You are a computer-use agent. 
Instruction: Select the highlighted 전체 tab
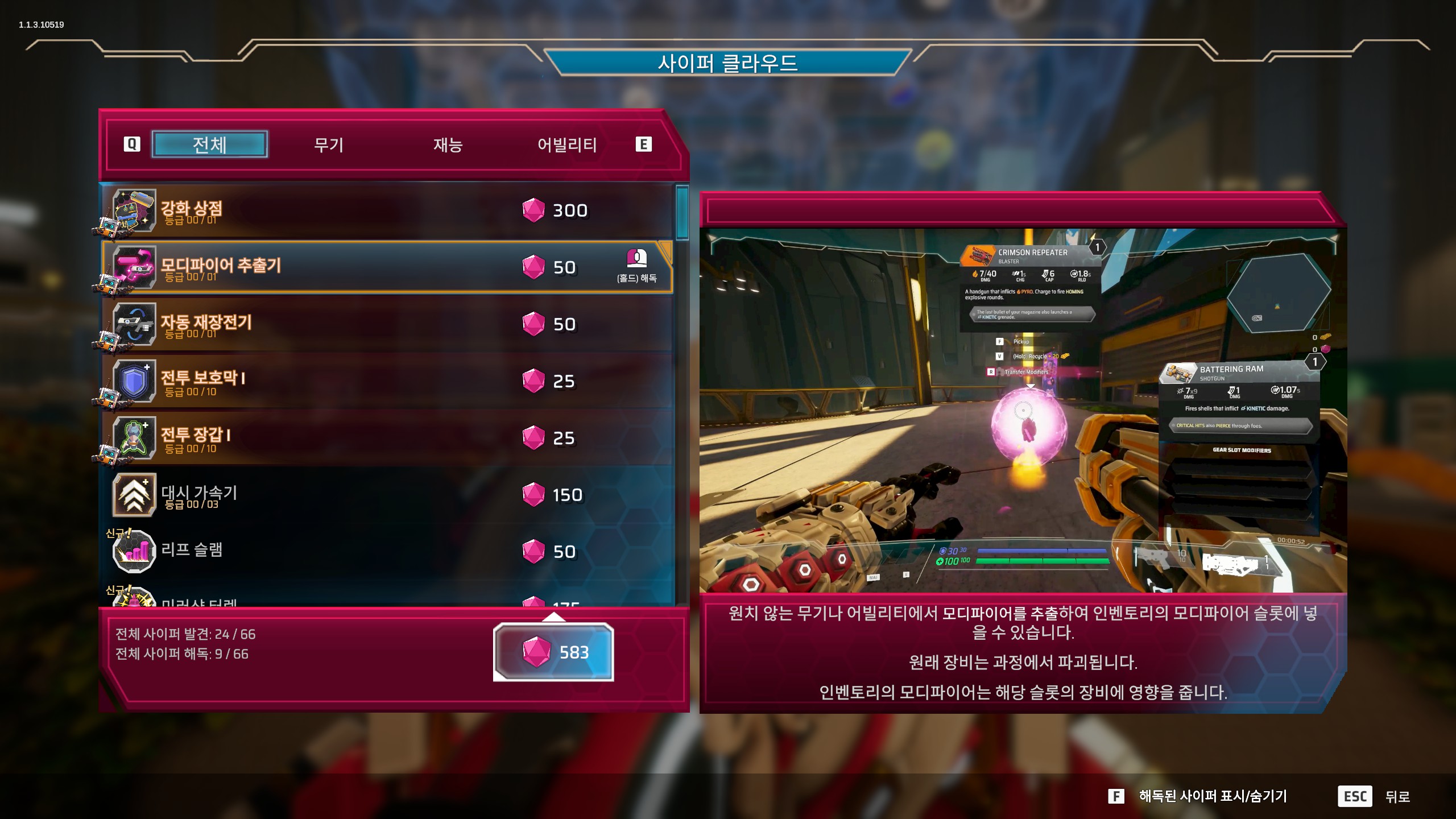point(210,144)
